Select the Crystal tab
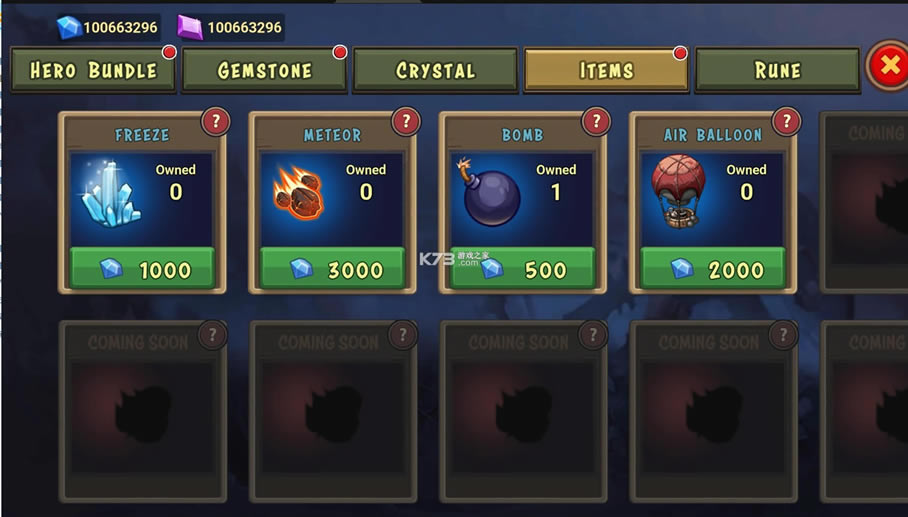 [x=435, y=70]
